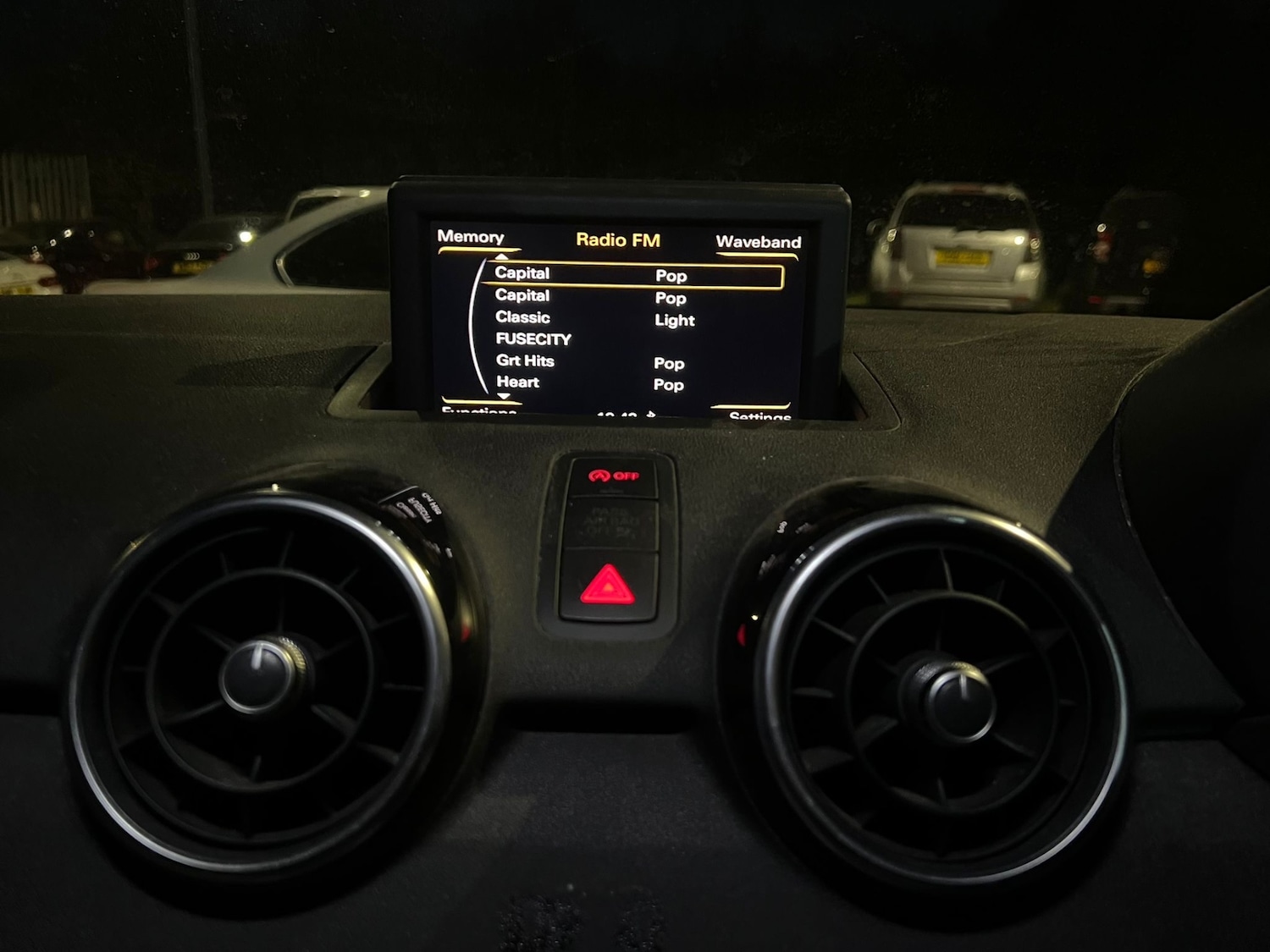Open the Waveband selector
Image resolution: width=1270 pixels, height=952 pixels.
tap(758, 242)
